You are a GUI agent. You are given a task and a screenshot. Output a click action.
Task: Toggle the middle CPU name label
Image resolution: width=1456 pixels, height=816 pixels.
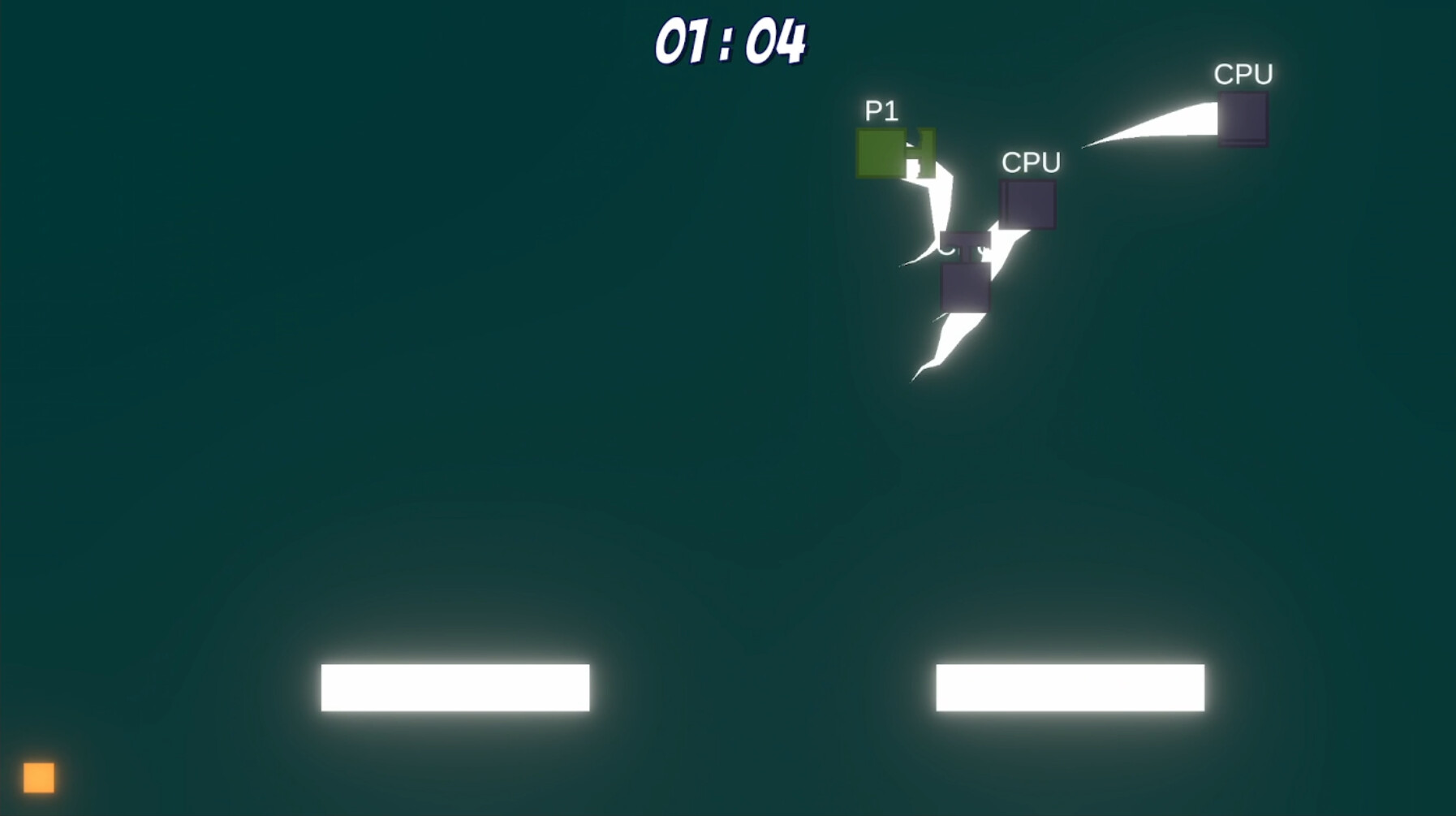tap(1031, 162)
